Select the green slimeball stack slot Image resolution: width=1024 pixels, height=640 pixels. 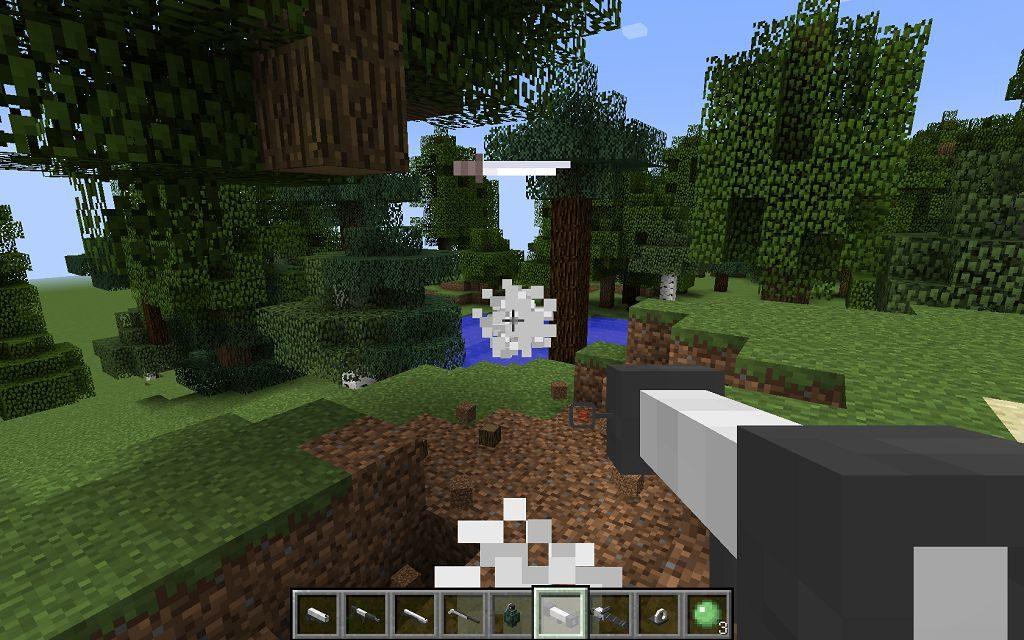[705, 612]
